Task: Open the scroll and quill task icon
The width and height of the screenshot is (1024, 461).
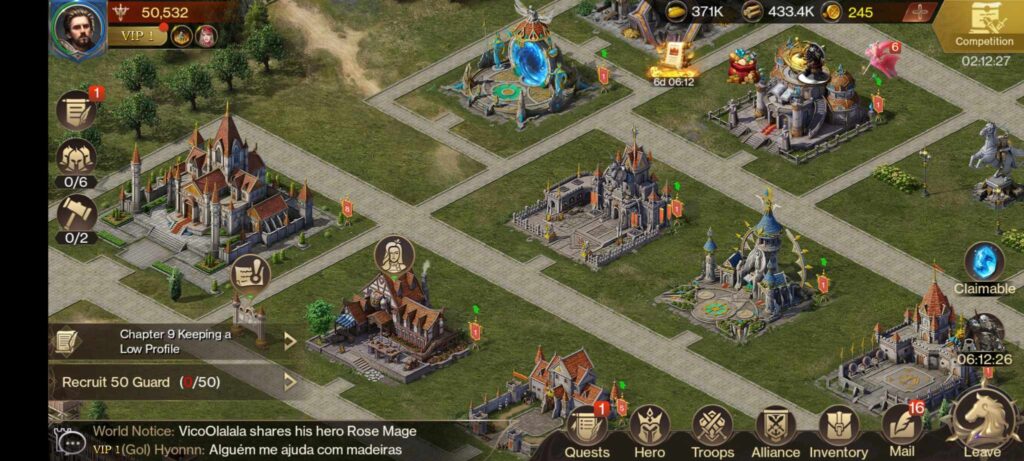Action: pos(76,110)
